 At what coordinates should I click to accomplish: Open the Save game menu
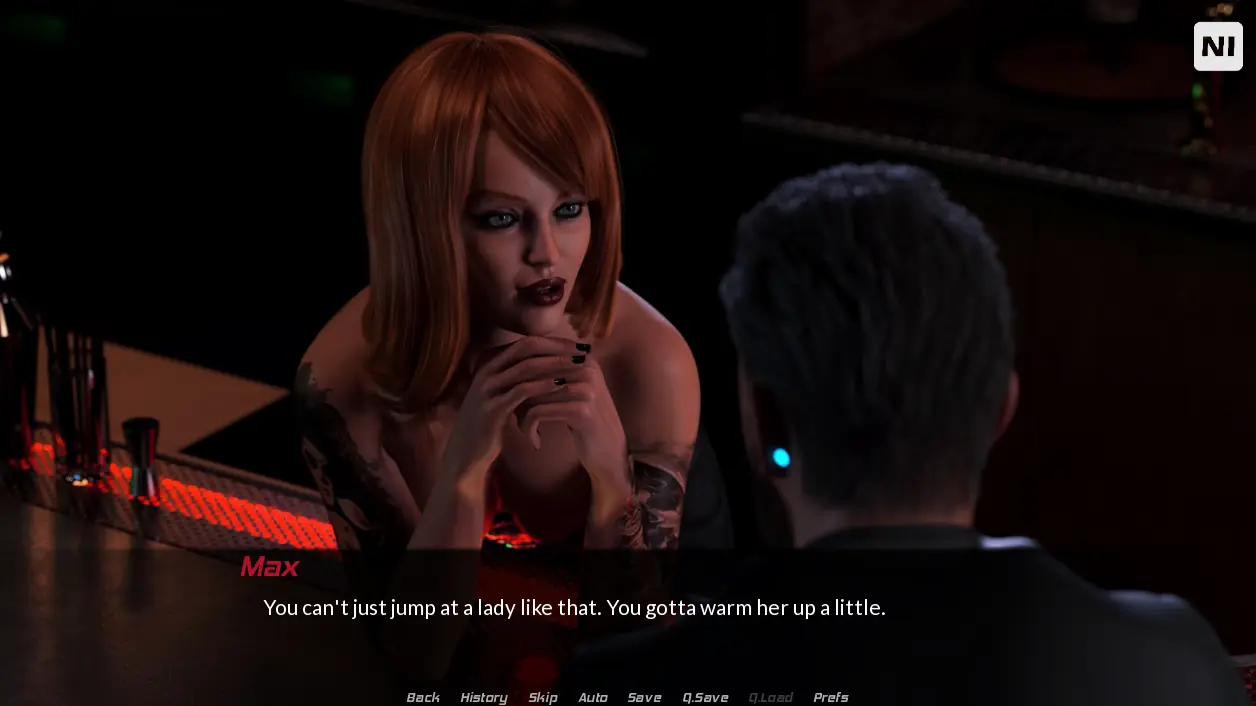tap(644, 697)
